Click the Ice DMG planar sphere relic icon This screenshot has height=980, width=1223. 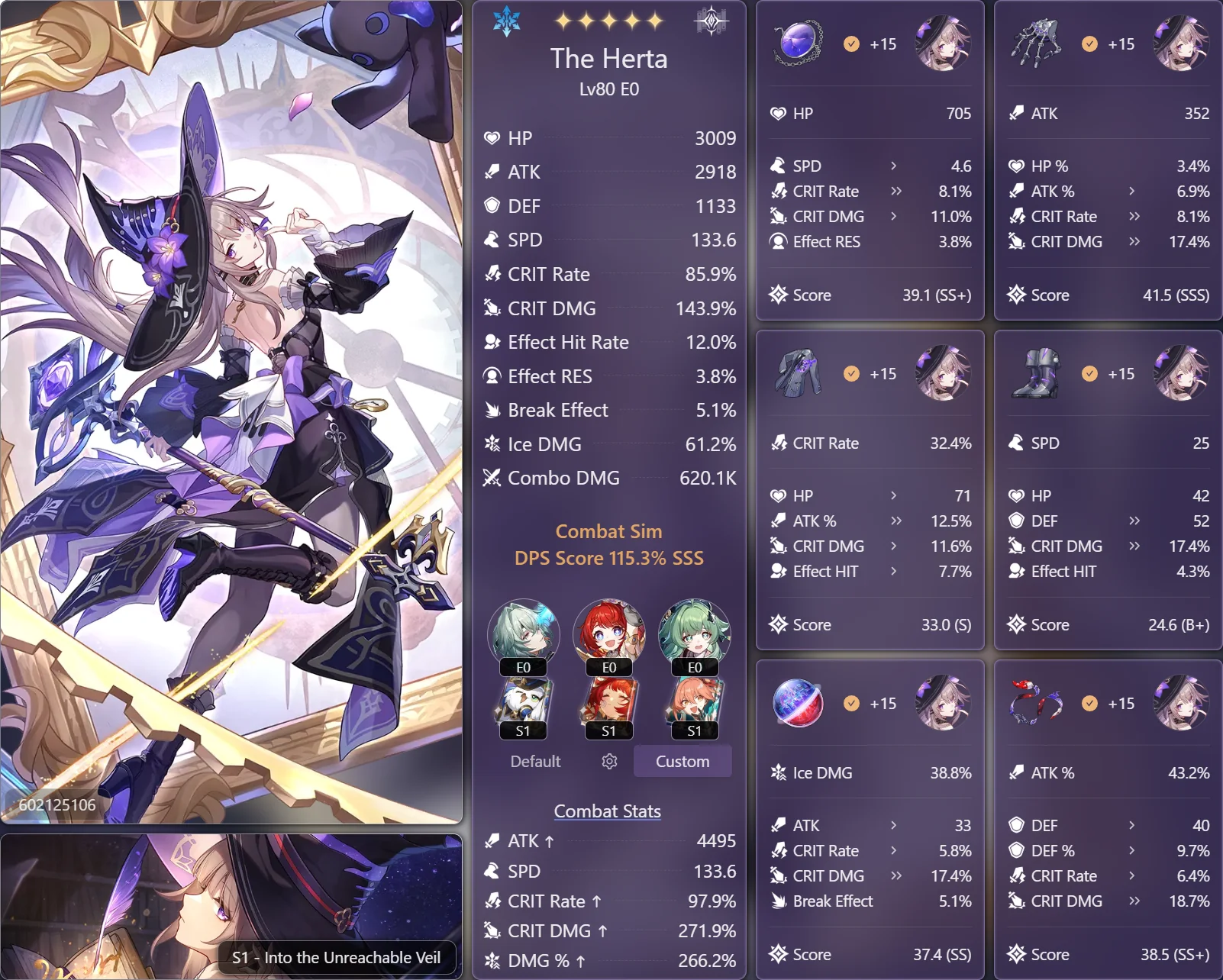[797, 704]
